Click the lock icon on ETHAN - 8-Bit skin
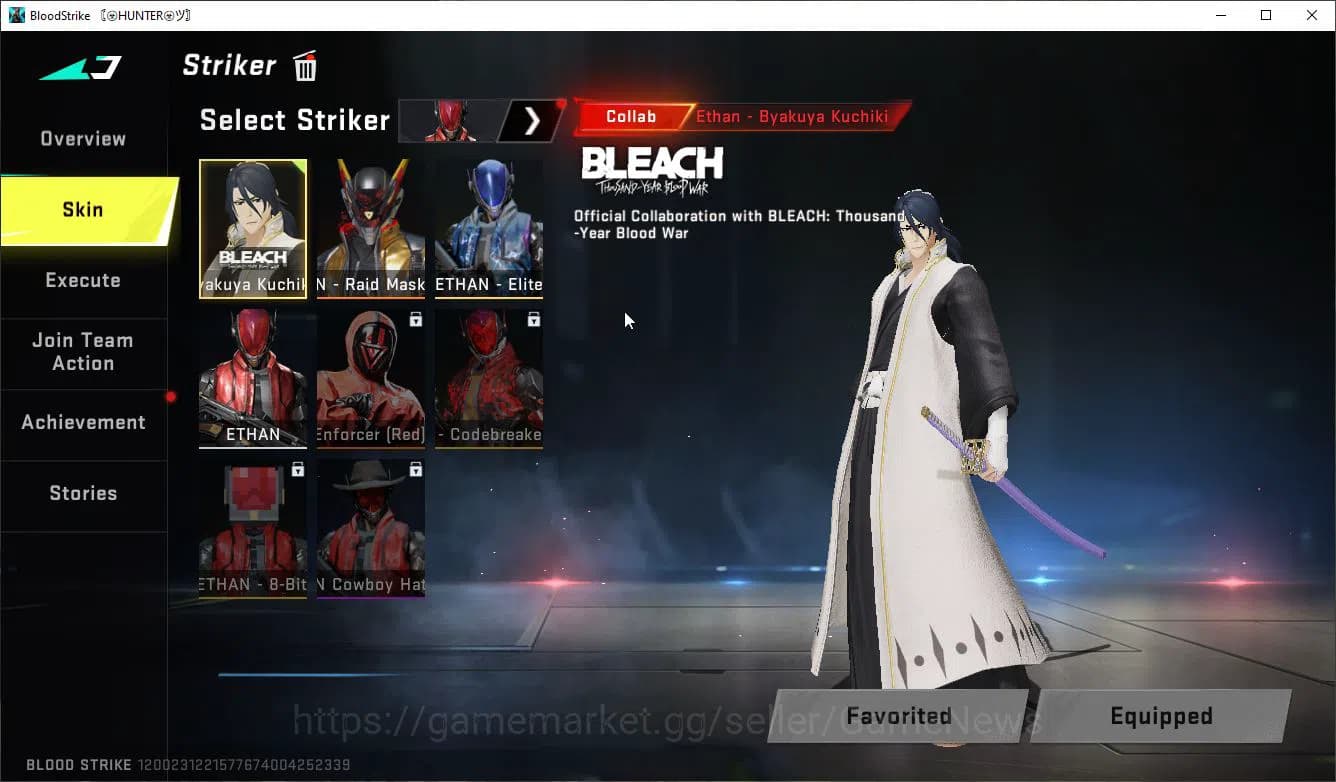Image resolution: width=1336 pixels, height=782 pixels. 298,469
